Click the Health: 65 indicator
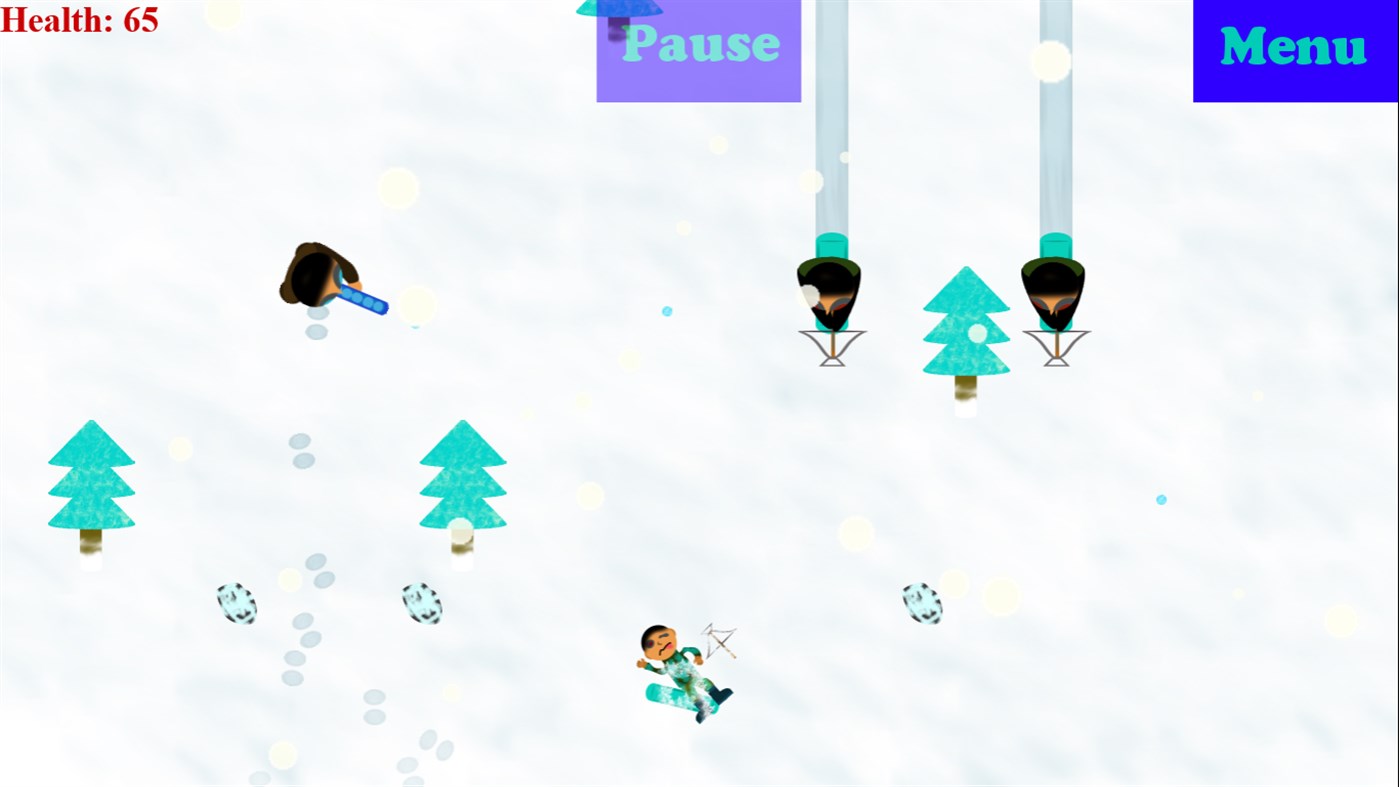Viewport: 1399px width, 787px height. point(80,20)
